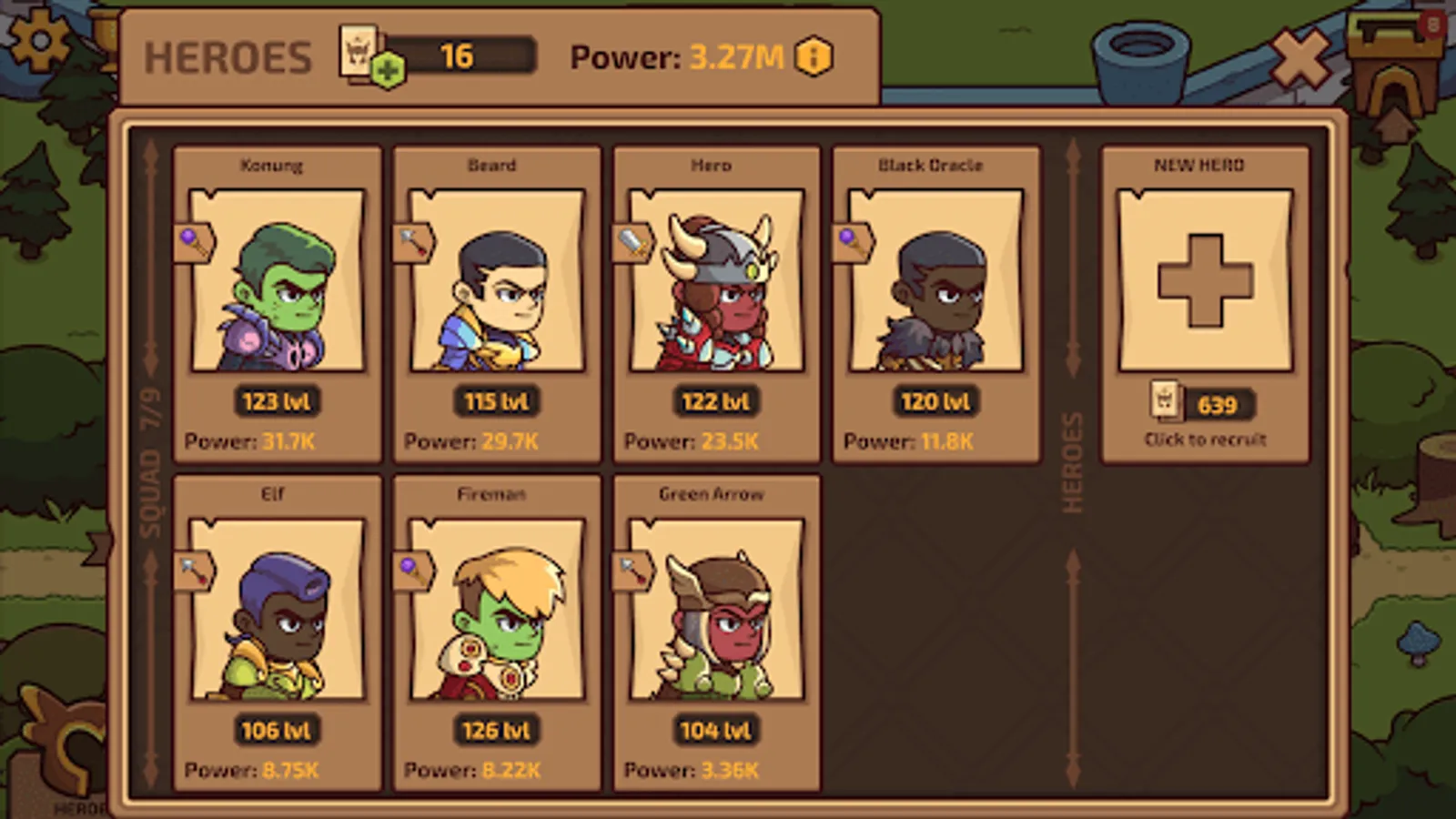Click Konung's 123 lvl badge
This screenshot has width=1456, height=819.
point(276,399)
